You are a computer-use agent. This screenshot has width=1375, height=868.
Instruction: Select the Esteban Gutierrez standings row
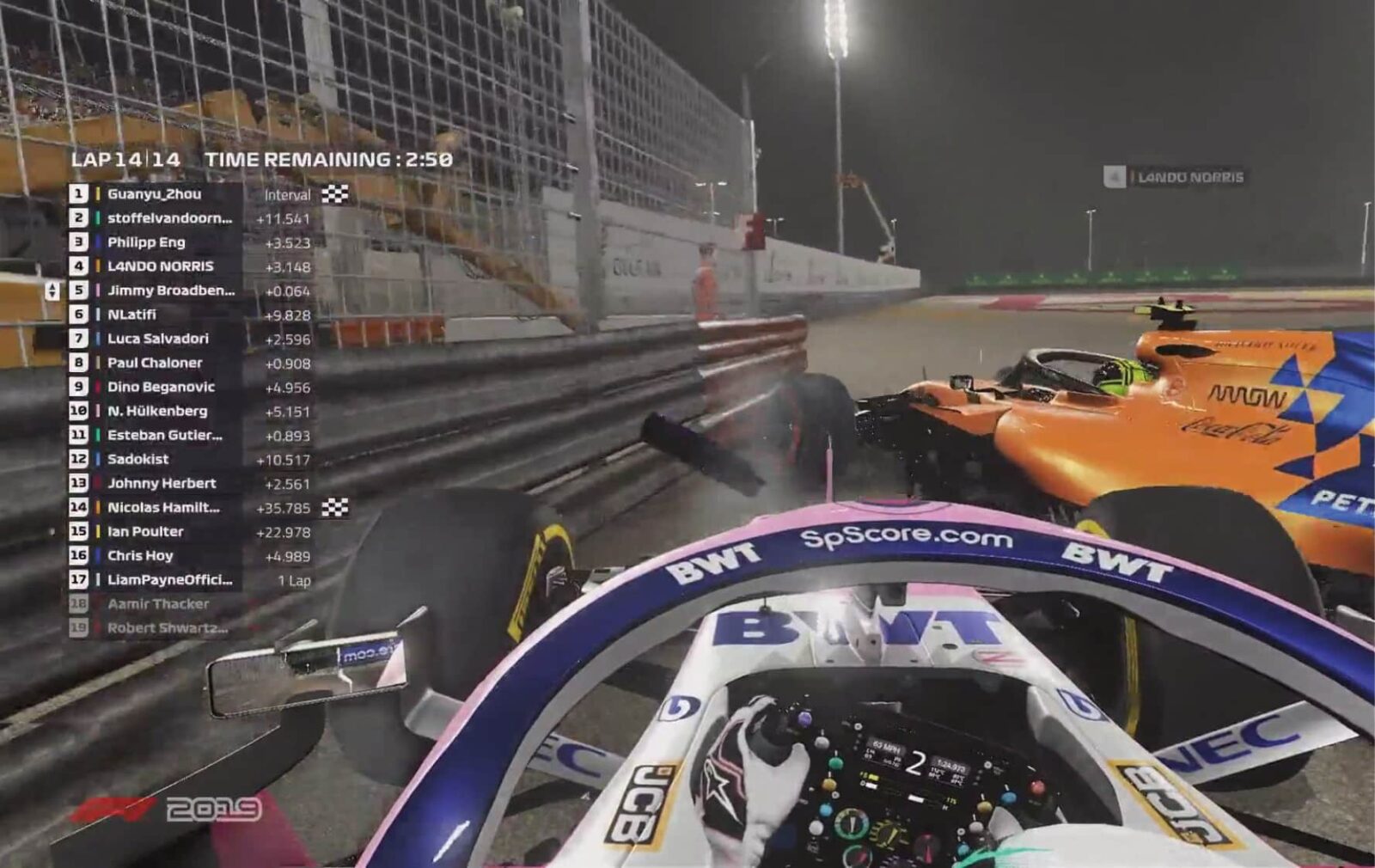point(164,435)
